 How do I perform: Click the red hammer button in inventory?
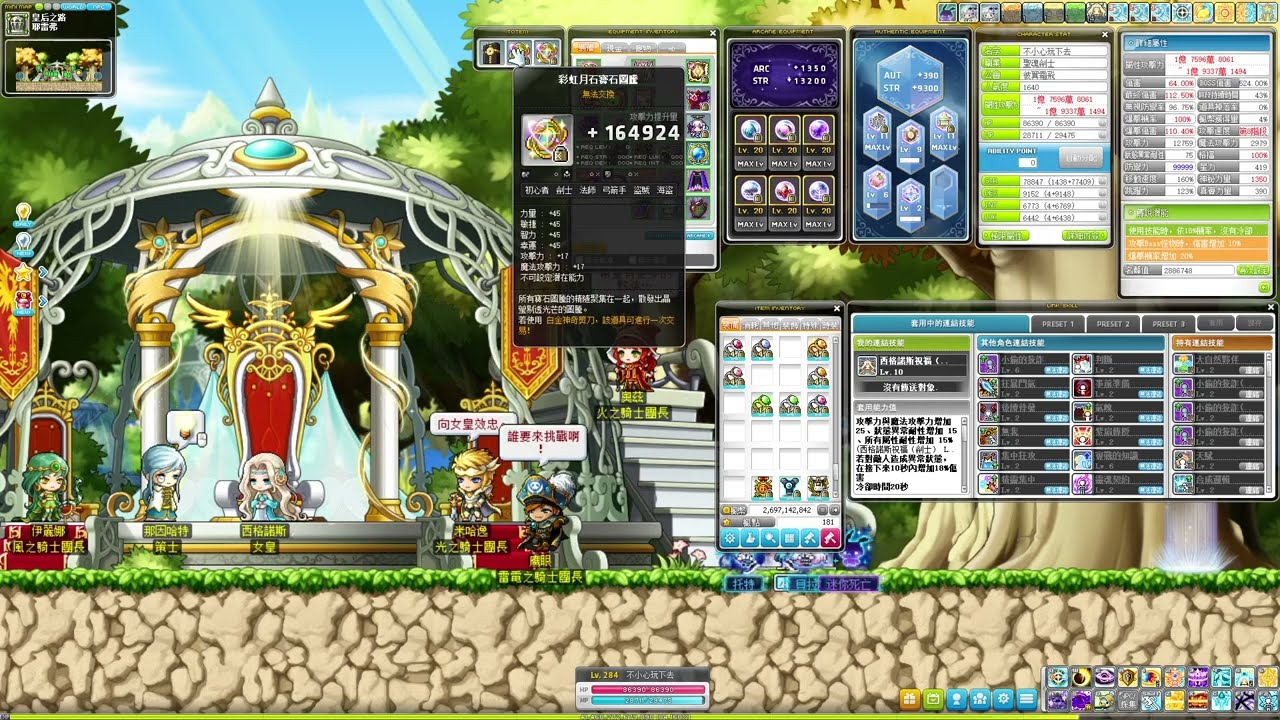click(x=829, y=538)
